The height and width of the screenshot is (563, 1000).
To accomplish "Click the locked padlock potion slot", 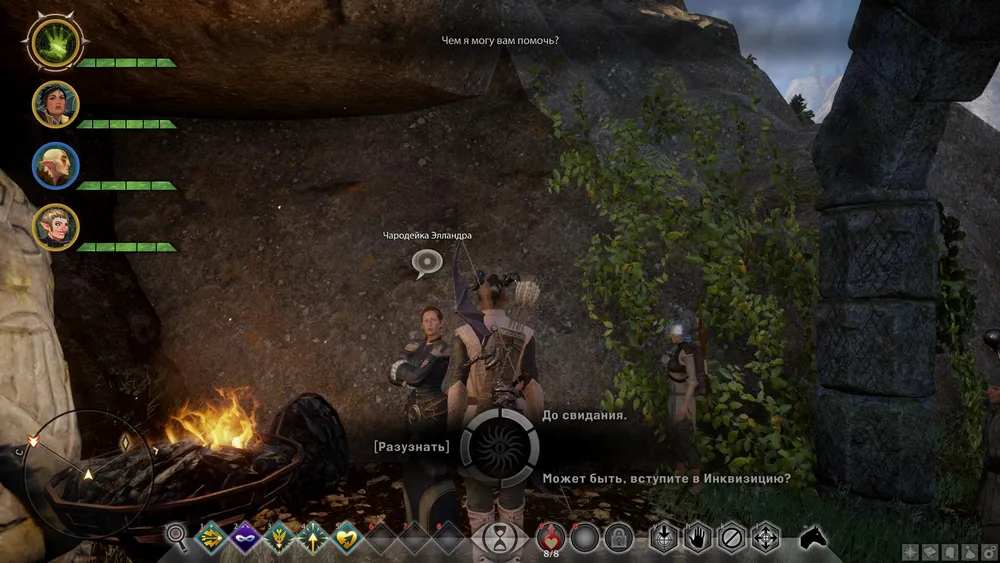I will coord(618,538).
